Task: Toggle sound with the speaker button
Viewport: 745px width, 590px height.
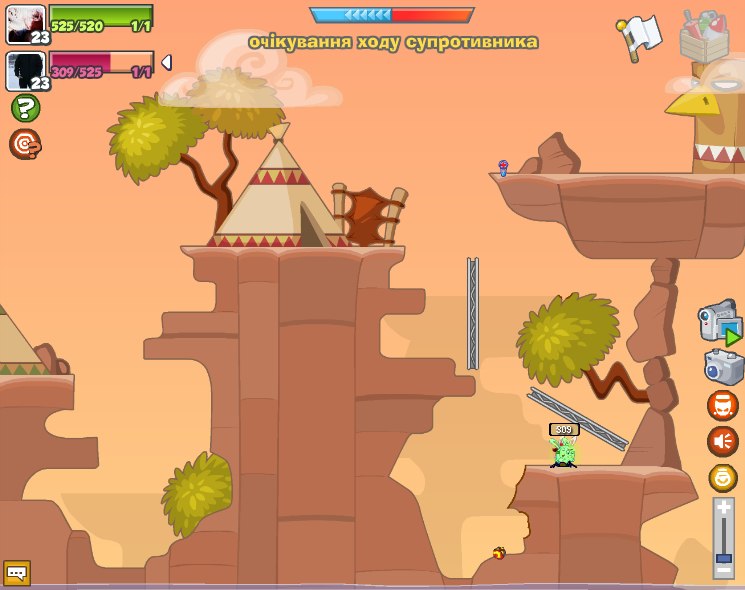Action: [723, 441]
